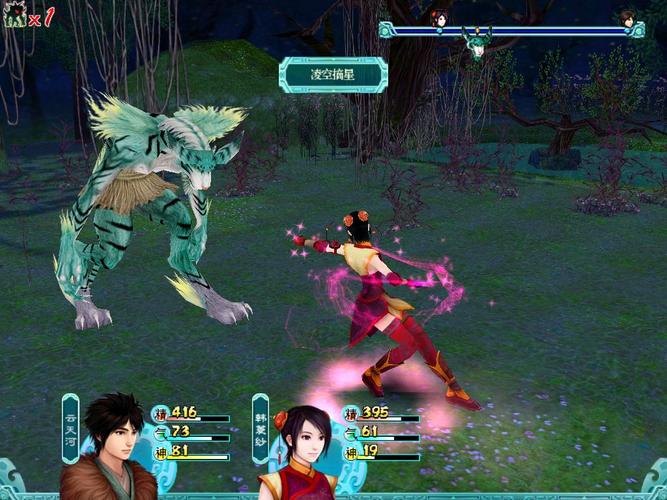Click the monster turn marker on the turn-order bar
Viewport: 667px width, 500px height.
[x=477, y=42]
